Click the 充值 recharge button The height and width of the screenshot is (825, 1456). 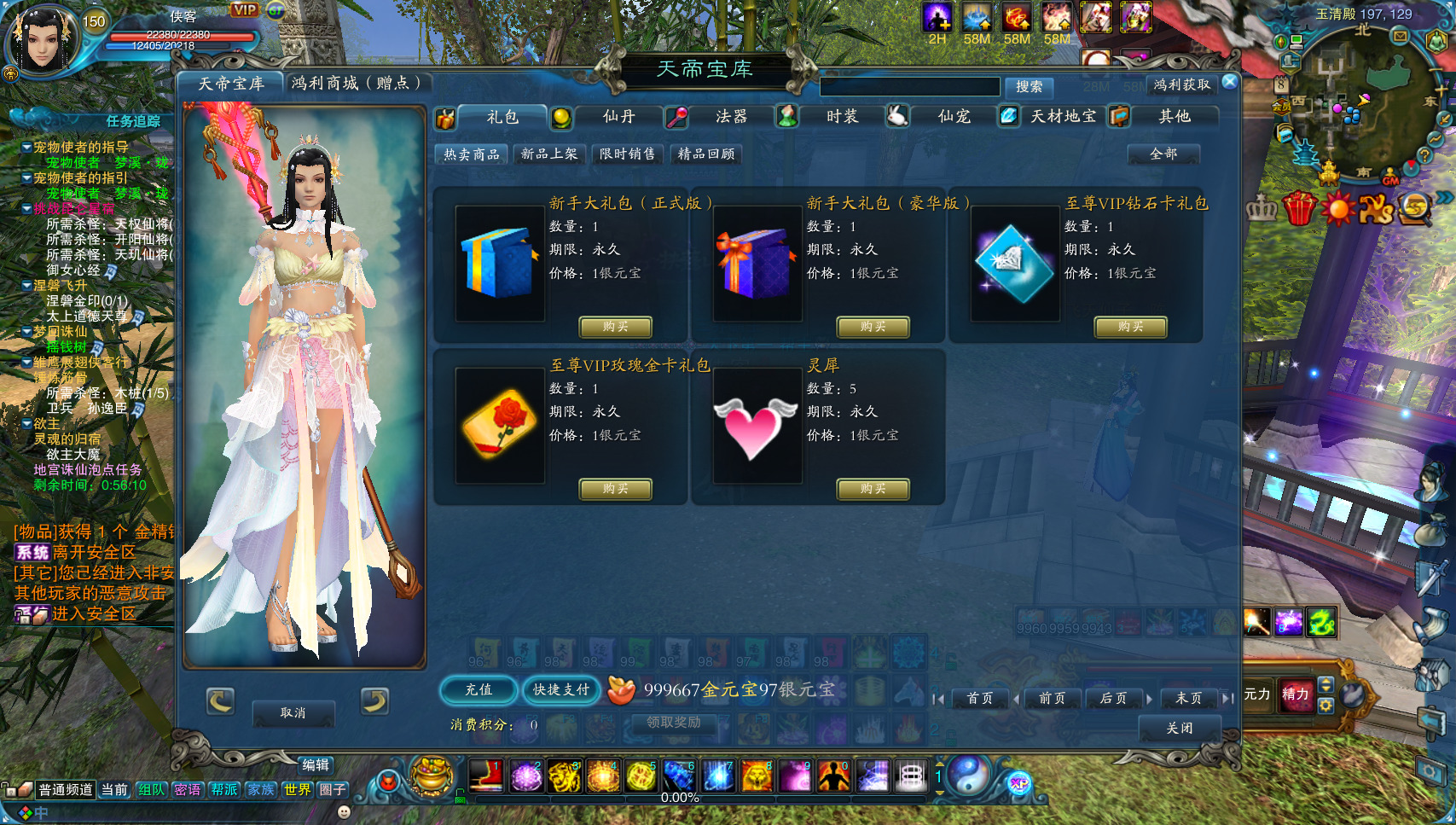[x=477, y=691]
